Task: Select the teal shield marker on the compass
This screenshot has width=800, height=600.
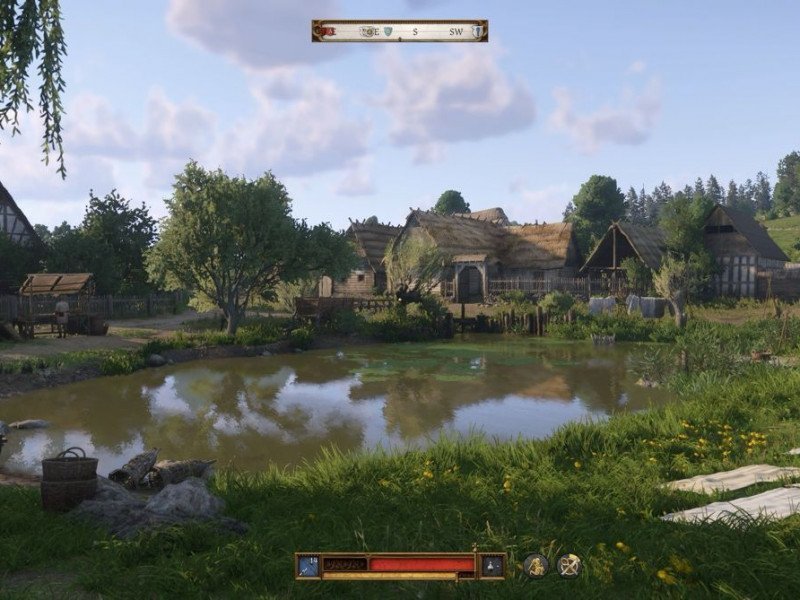Action: pyautogui.click(x=387, y=31)
